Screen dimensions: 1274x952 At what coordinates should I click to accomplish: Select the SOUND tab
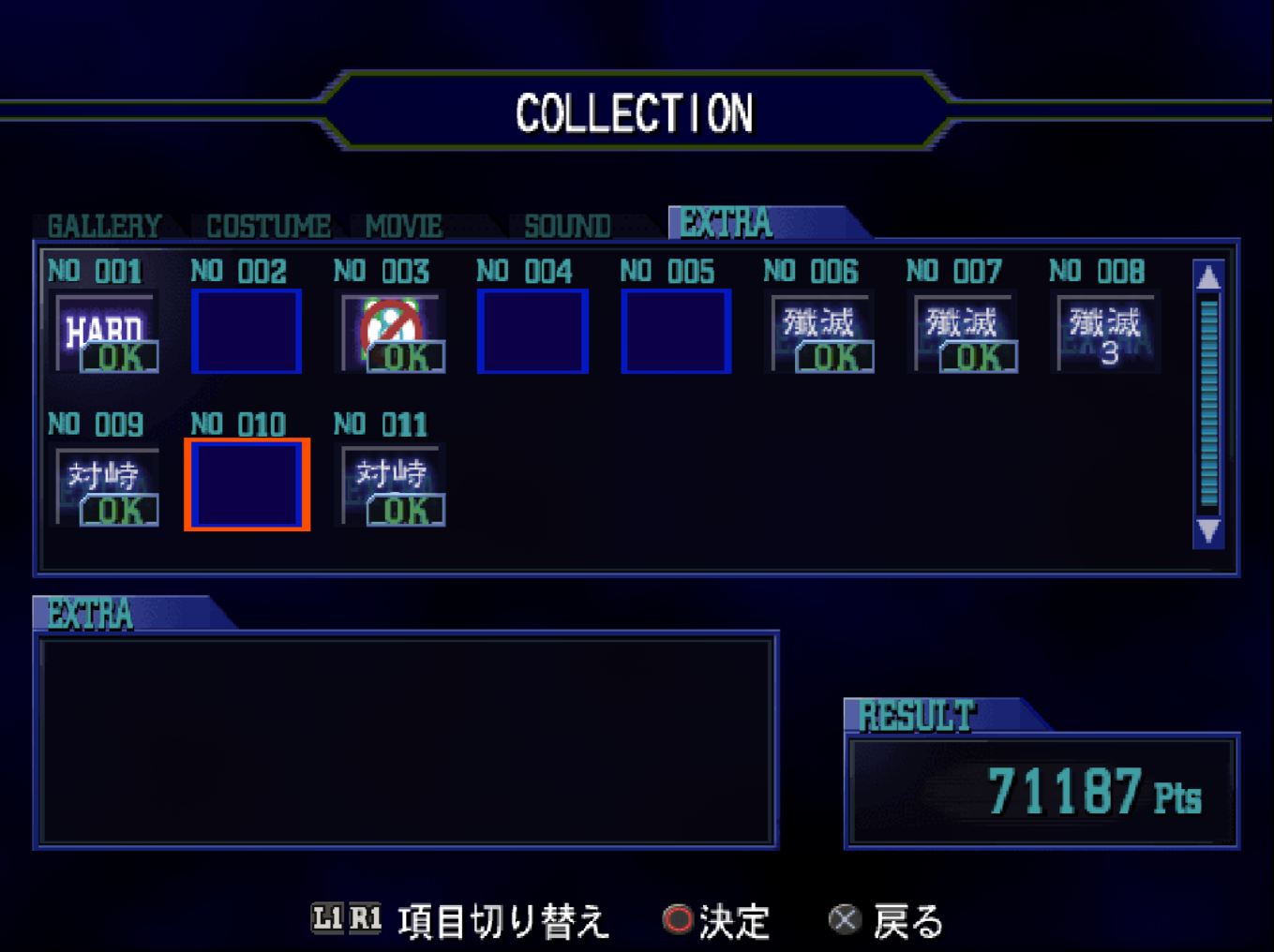click(x=567, y=226)
